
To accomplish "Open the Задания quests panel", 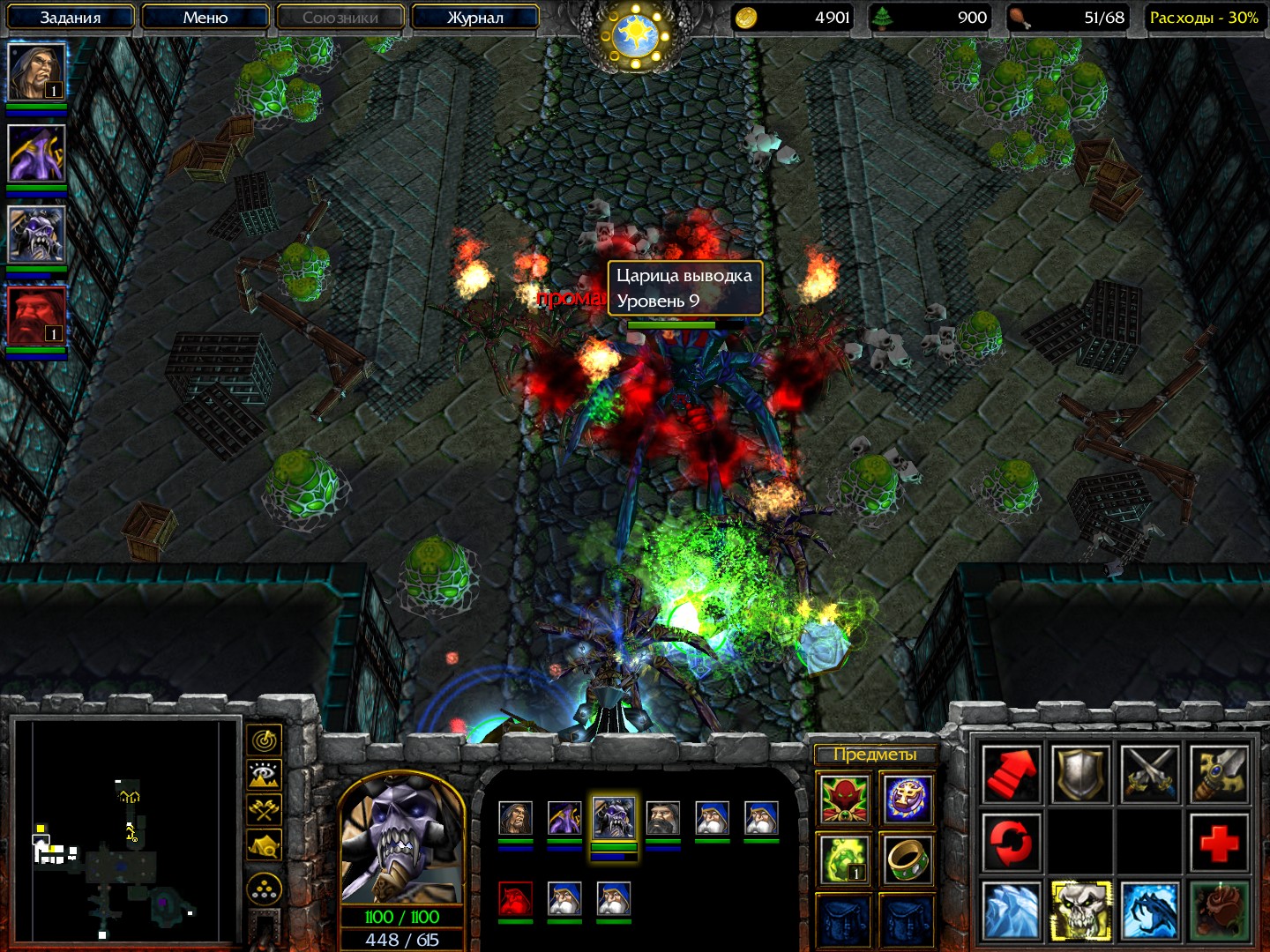I will pos(71,17).
